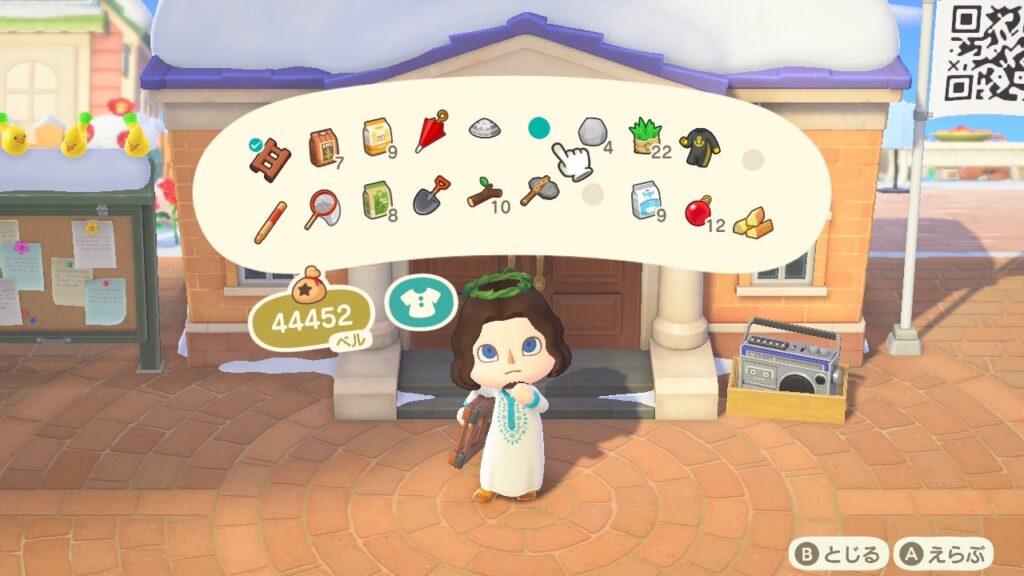Pick the brown seed bag stack

pyautogui.click(x=323, y=146)
